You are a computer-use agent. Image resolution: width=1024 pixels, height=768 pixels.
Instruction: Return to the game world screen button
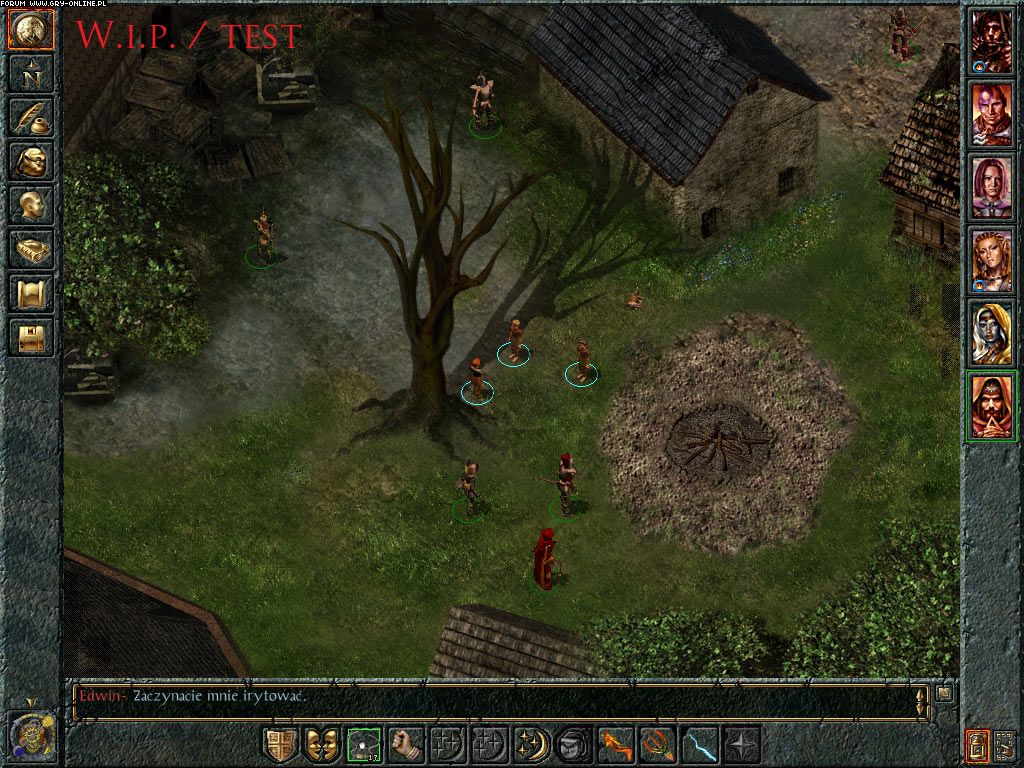point(30,30)
